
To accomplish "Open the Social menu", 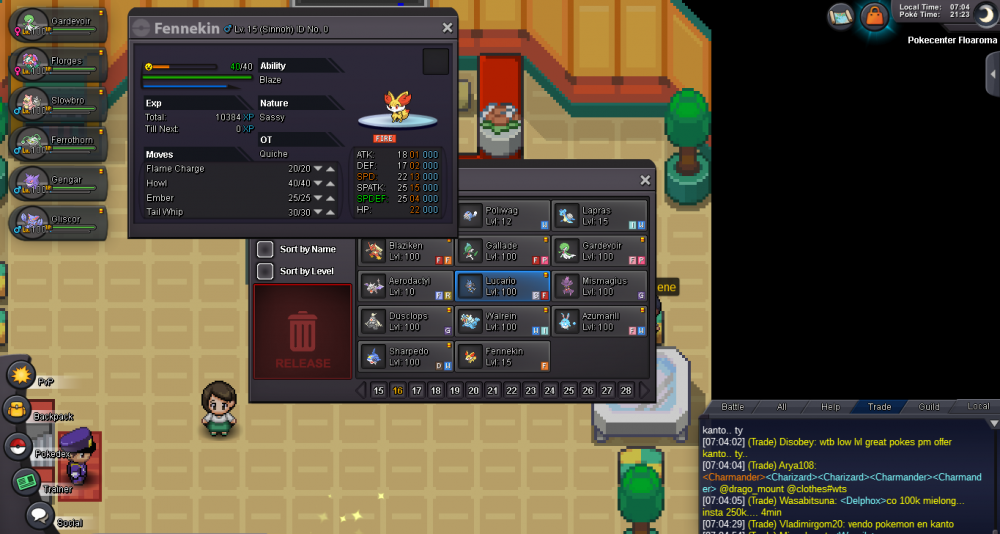I will click(38, 515).
